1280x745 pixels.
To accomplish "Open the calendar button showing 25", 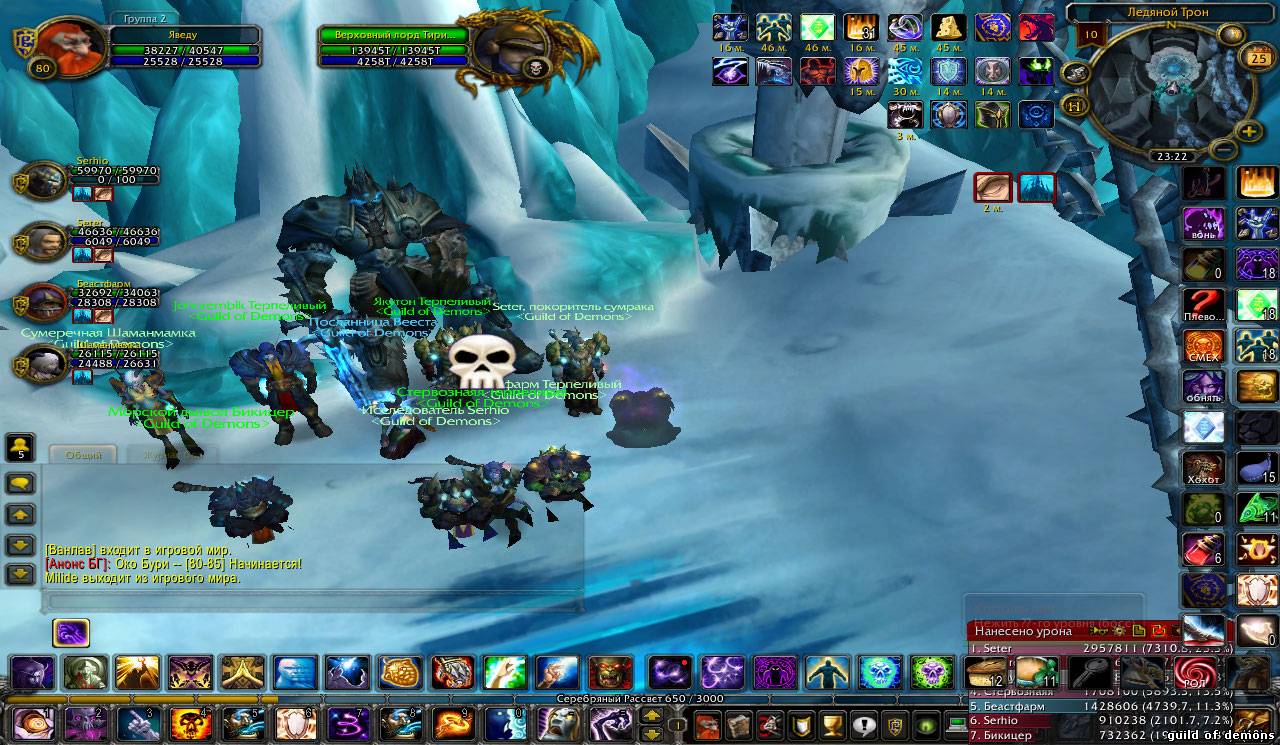I will tap(1255, 58).
